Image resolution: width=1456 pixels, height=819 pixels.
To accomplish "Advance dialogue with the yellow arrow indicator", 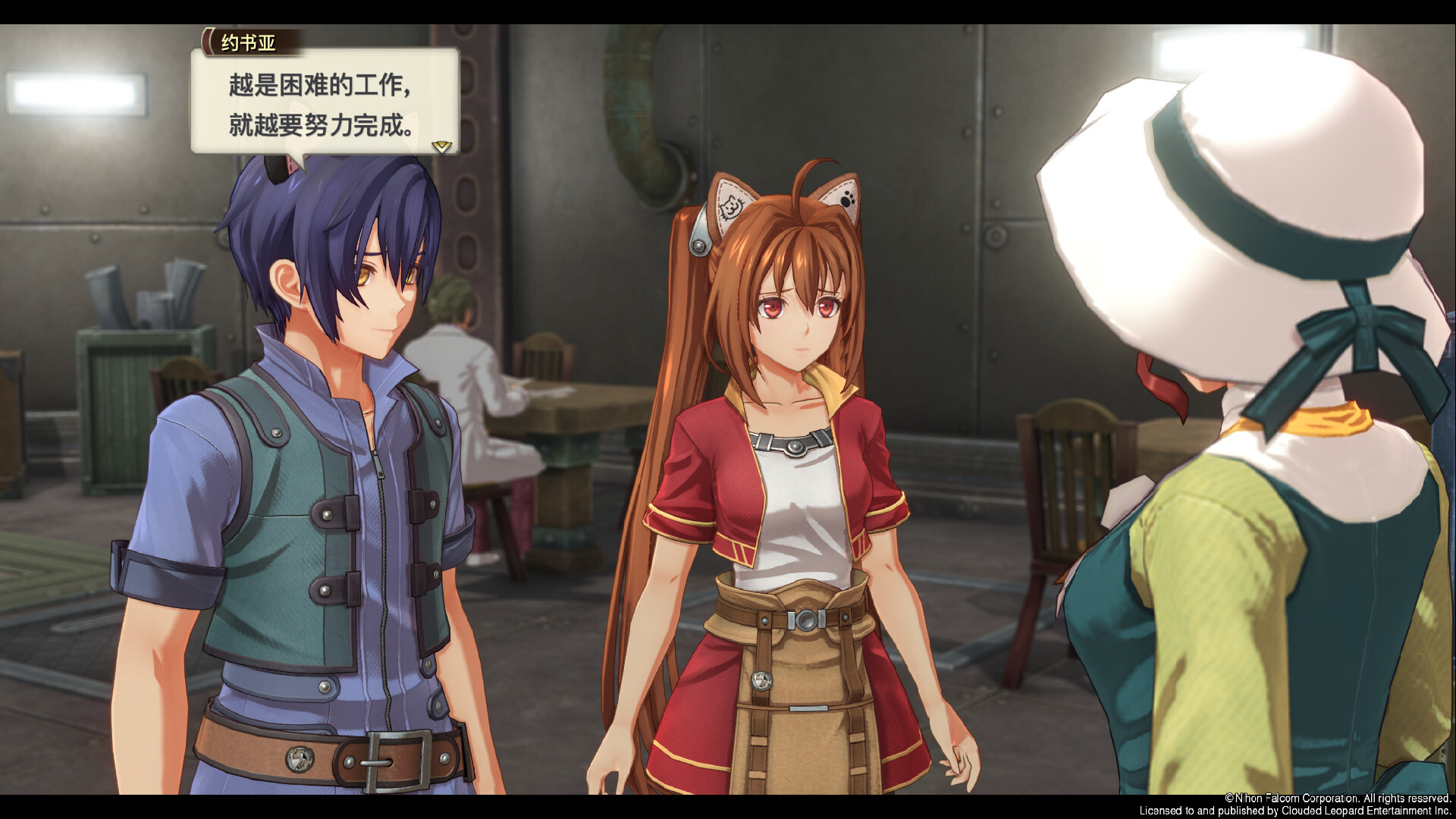I will point(441,146).
